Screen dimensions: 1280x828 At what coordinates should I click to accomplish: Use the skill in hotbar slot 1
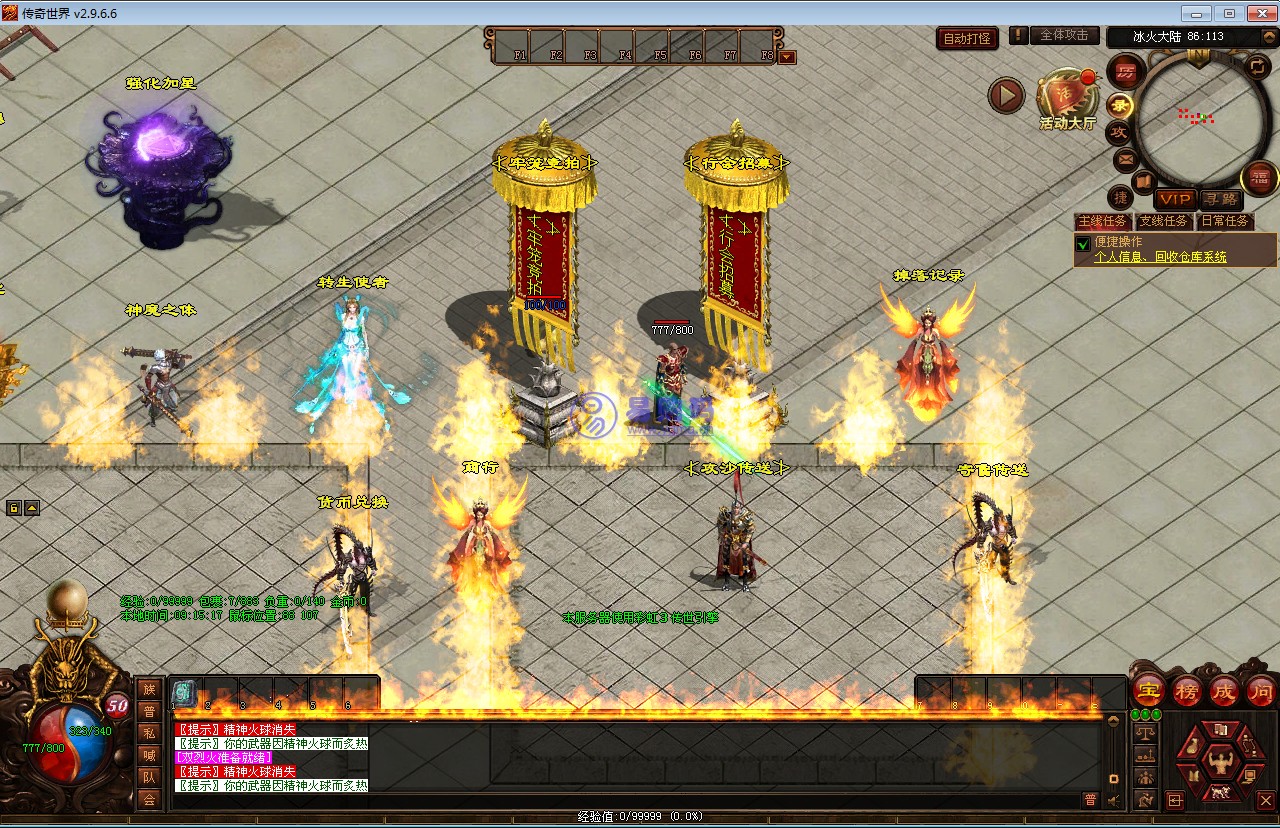(184, 691)
